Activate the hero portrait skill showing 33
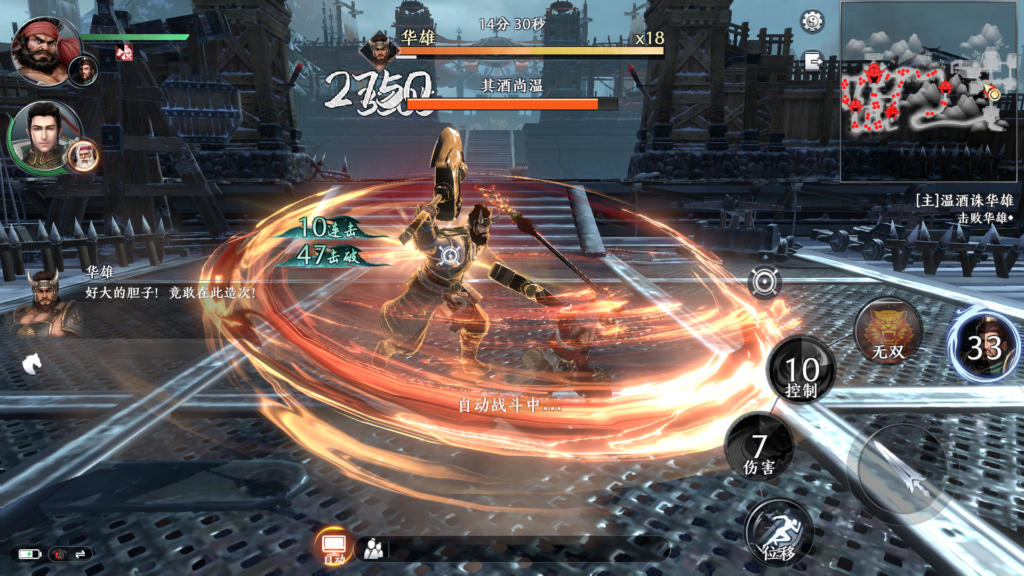 [x=984, y=345]
